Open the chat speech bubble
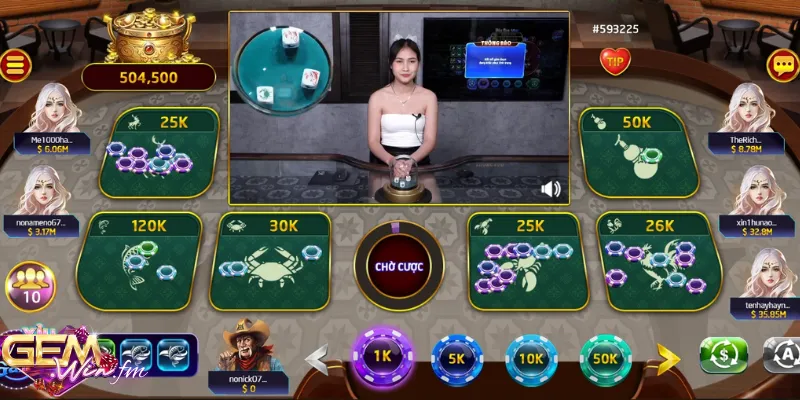The height and width of the screenshot is (400, 800). (x=780, y=65)
